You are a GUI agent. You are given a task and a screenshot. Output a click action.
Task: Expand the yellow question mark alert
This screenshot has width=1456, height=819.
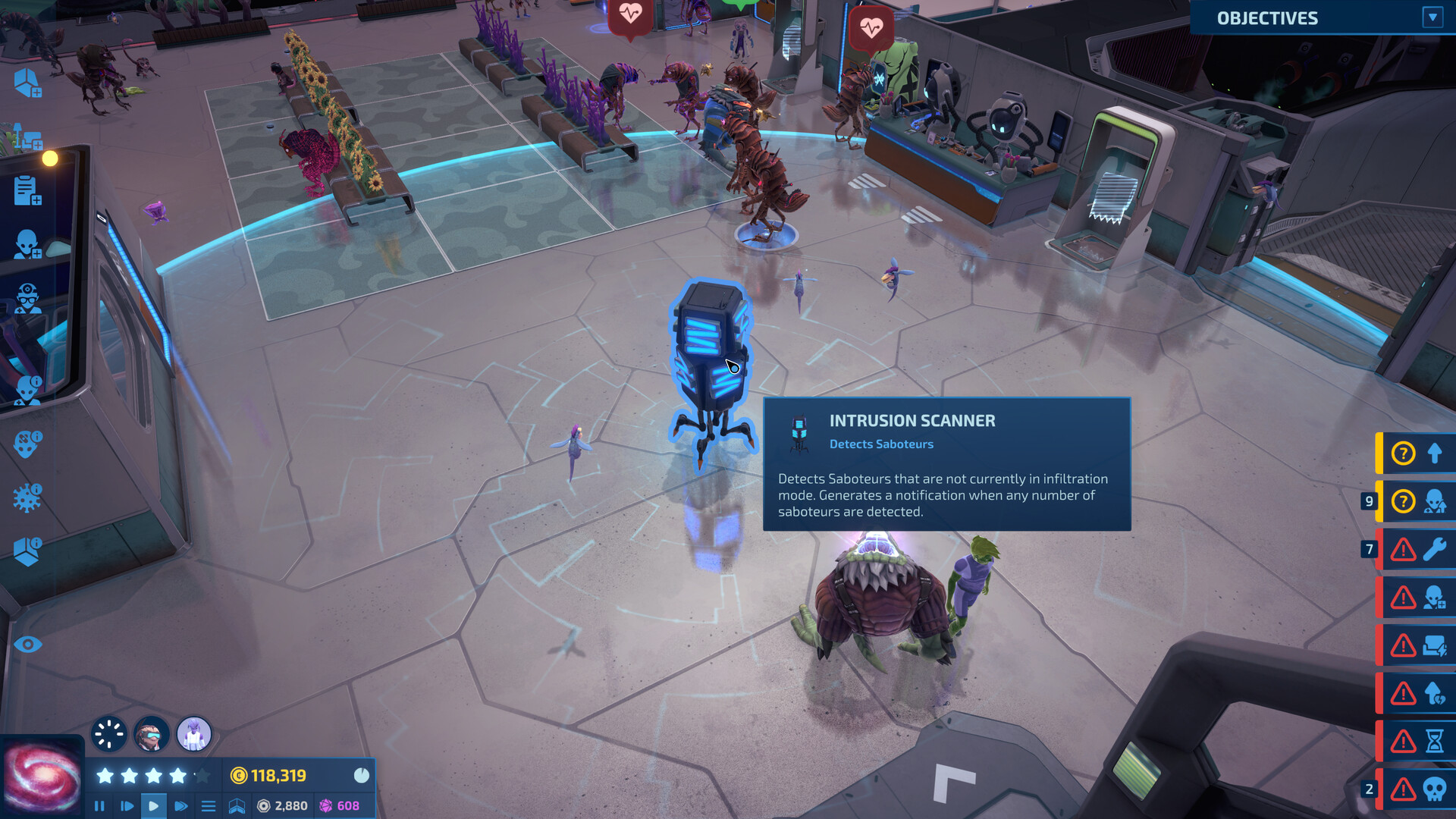click(1403, 454)
